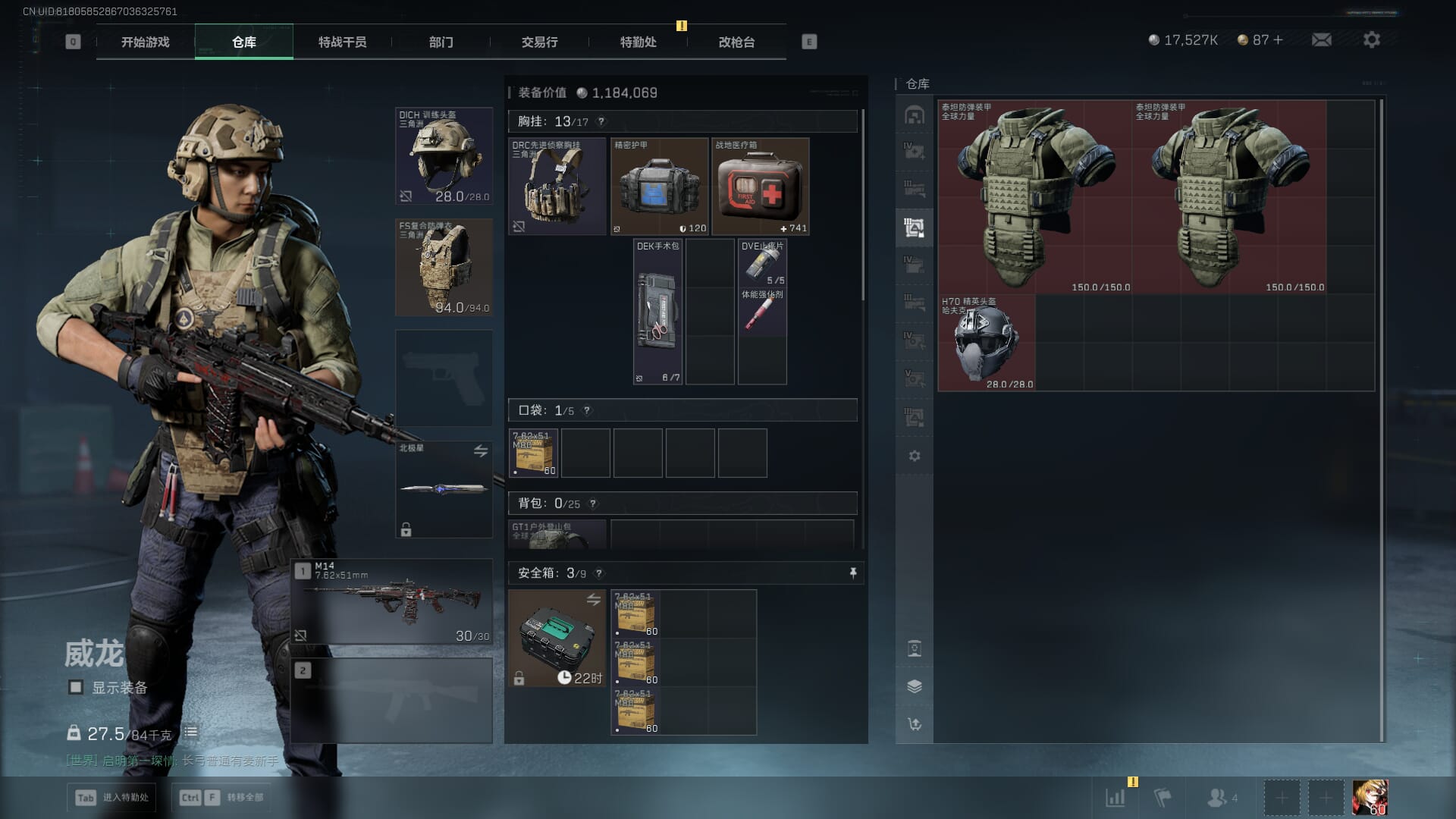
Task: Pin the 安全箱 section
Action: [853, 573]
